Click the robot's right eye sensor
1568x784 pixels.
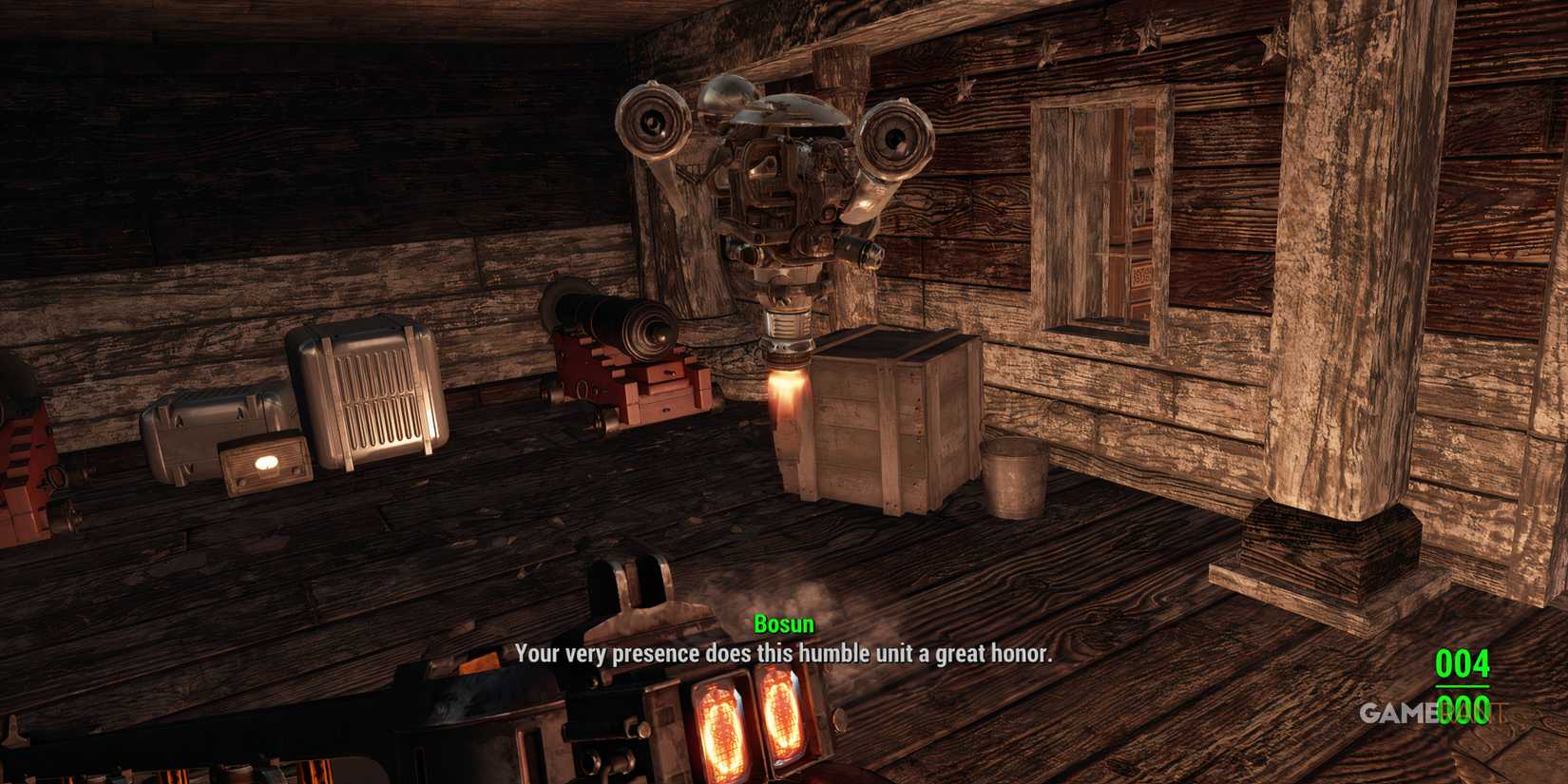tap(894, 134)
